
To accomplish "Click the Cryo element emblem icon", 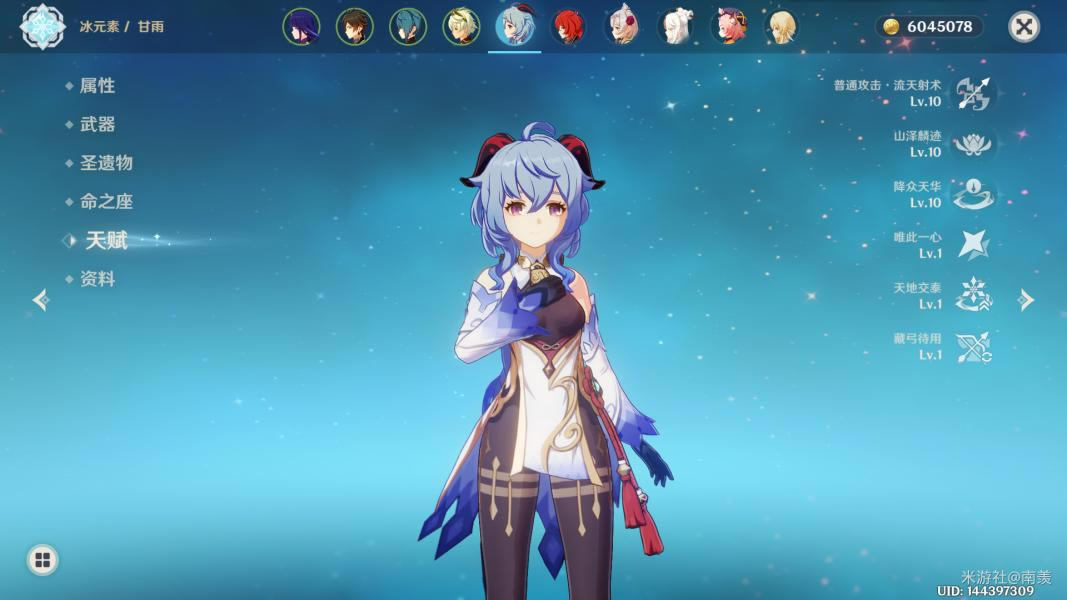I will [43, 27].
